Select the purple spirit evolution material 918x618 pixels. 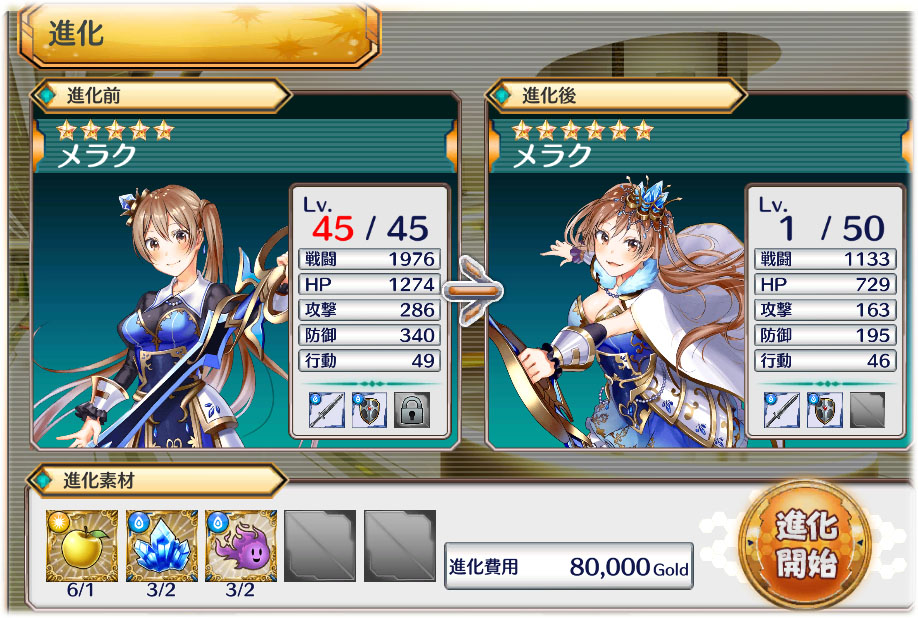pos(241,545)
